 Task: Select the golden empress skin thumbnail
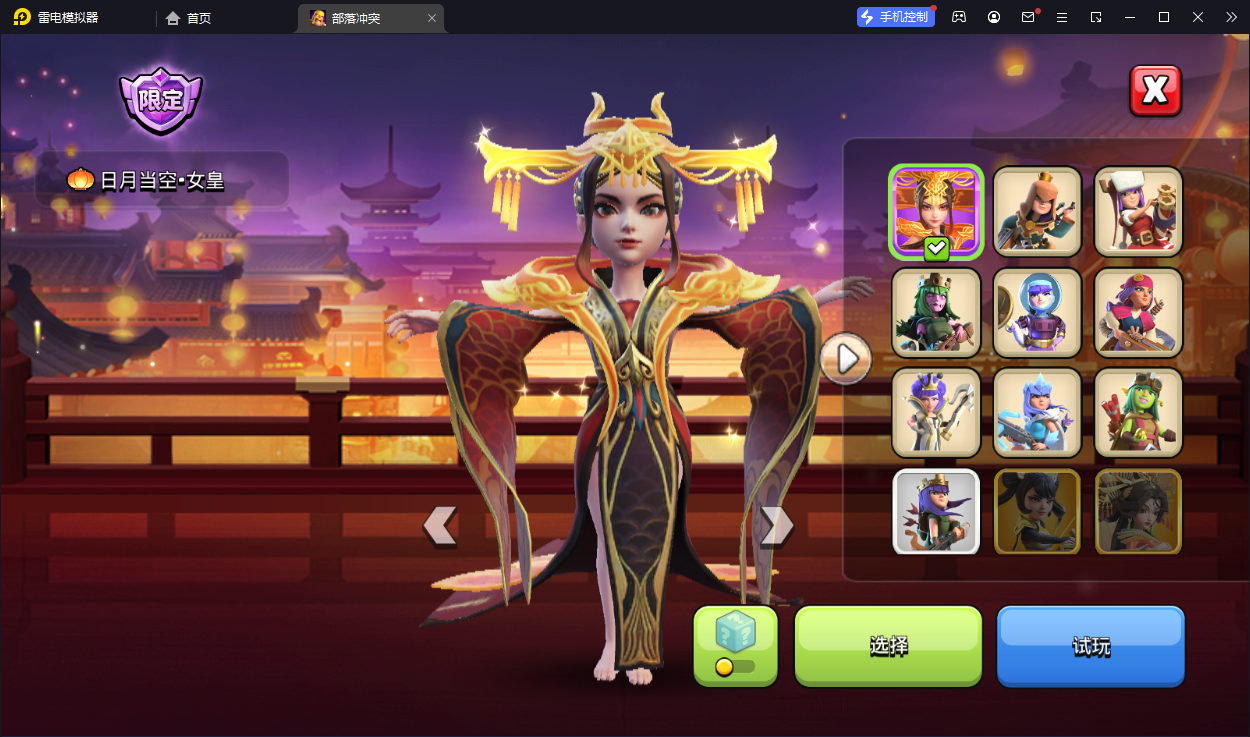click(x=936, y=211)
